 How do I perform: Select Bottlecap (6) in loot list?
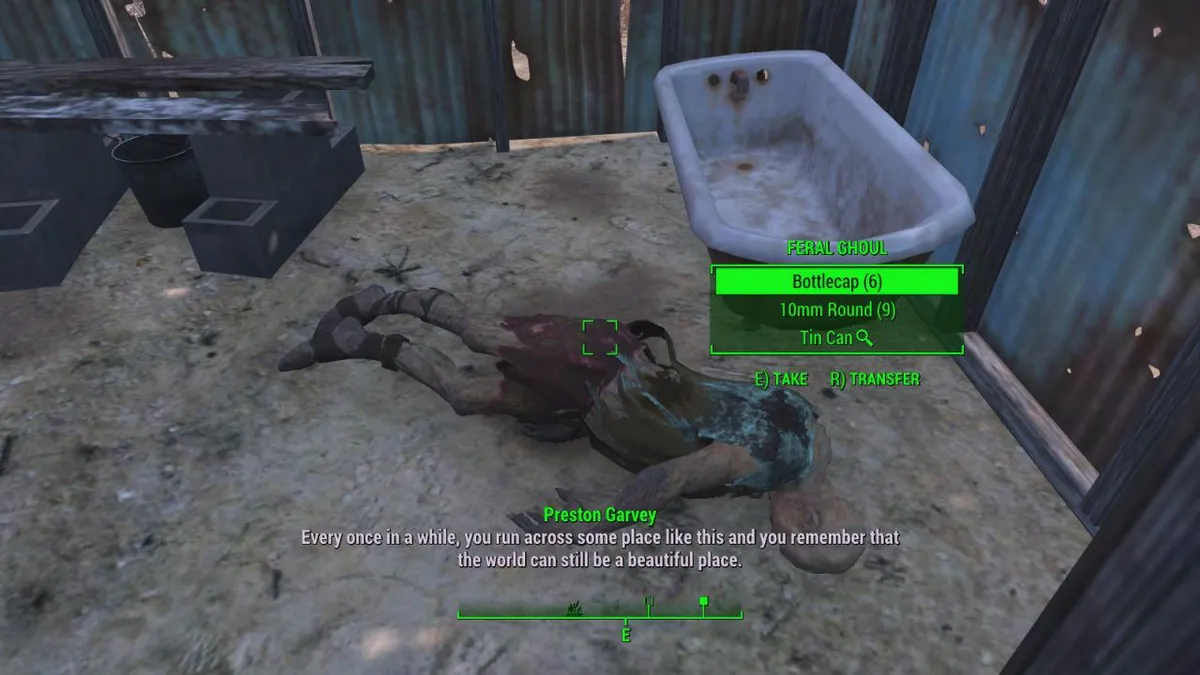pyautogui.click(x=836, y=282)
